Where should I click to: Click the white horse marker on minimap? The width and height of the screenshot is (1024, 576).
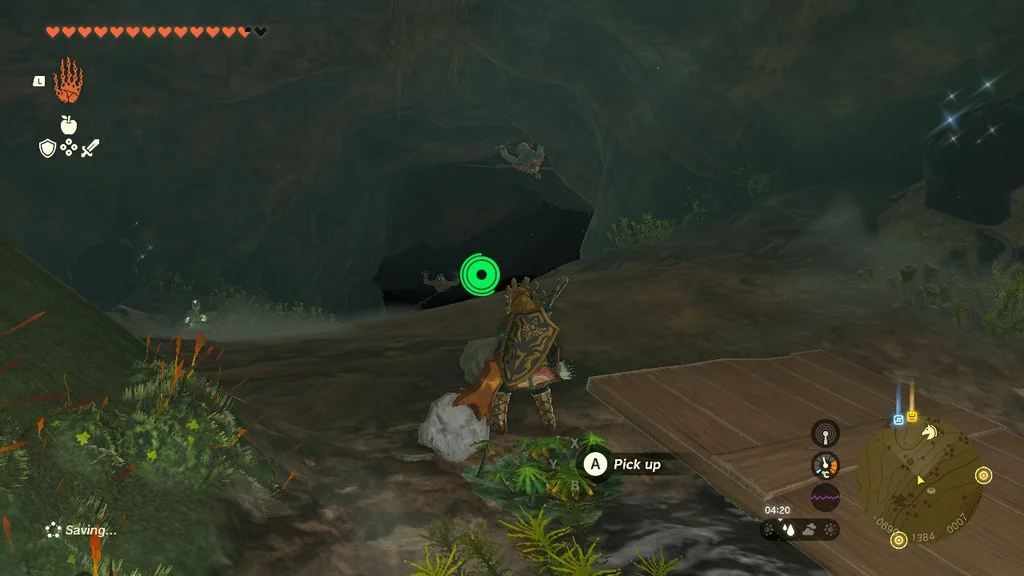(929, 433)
